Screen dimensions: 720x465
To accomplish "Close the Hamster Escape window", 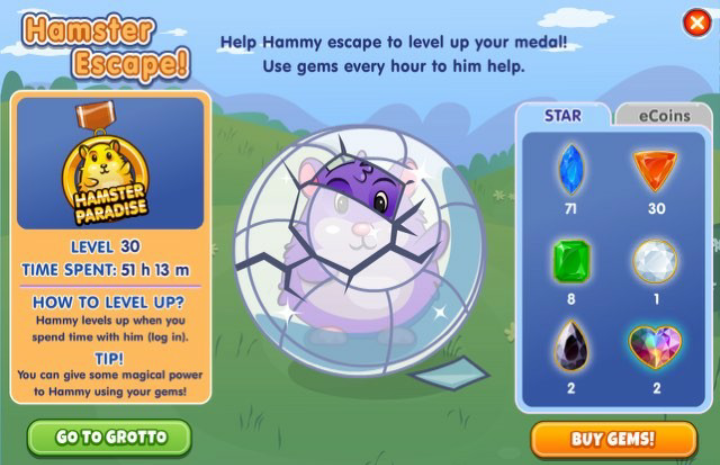I will [x=696, y=23].
